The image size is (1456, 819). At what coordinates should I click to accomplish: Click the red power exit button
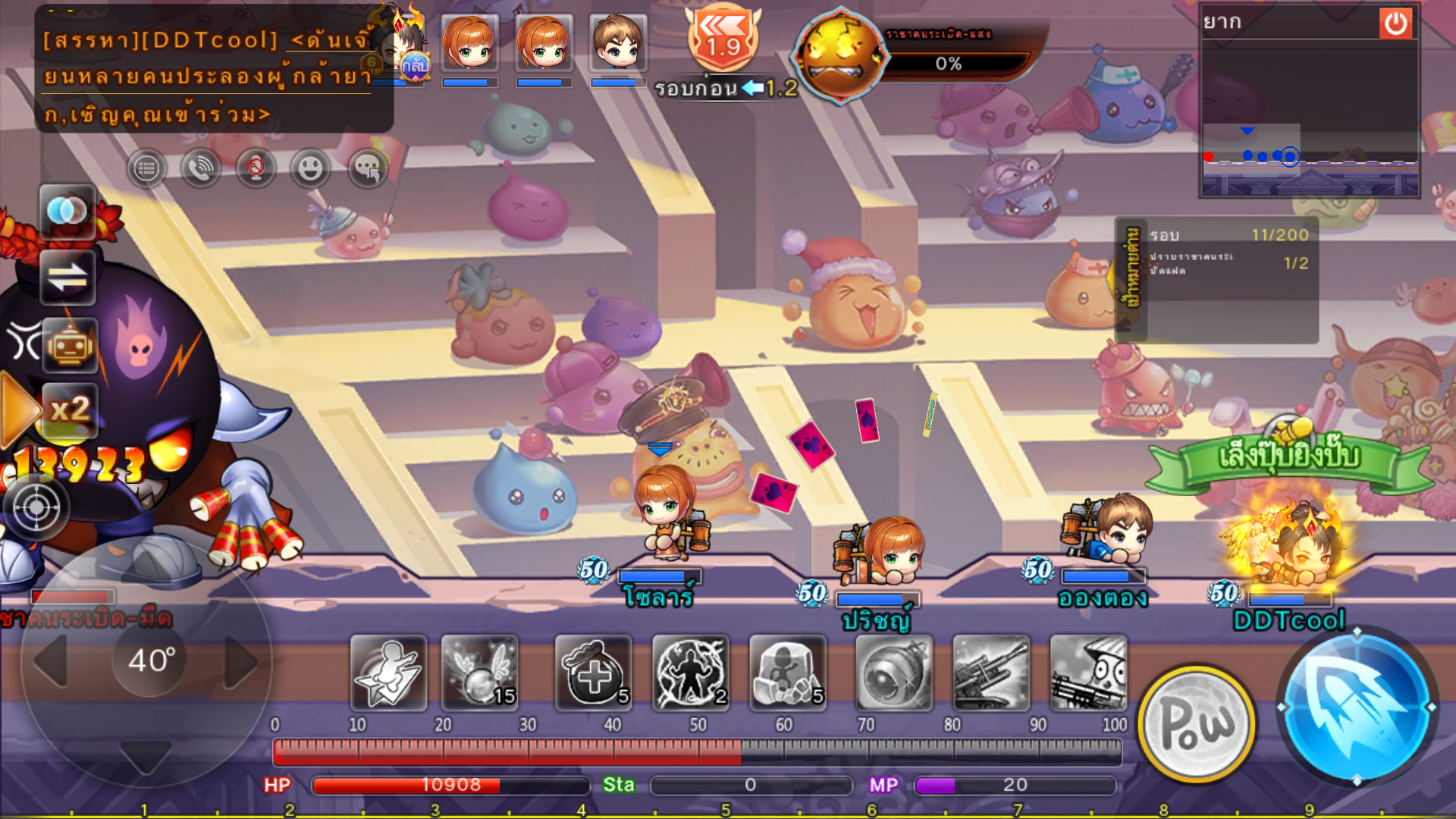(x=1395, y=24)
